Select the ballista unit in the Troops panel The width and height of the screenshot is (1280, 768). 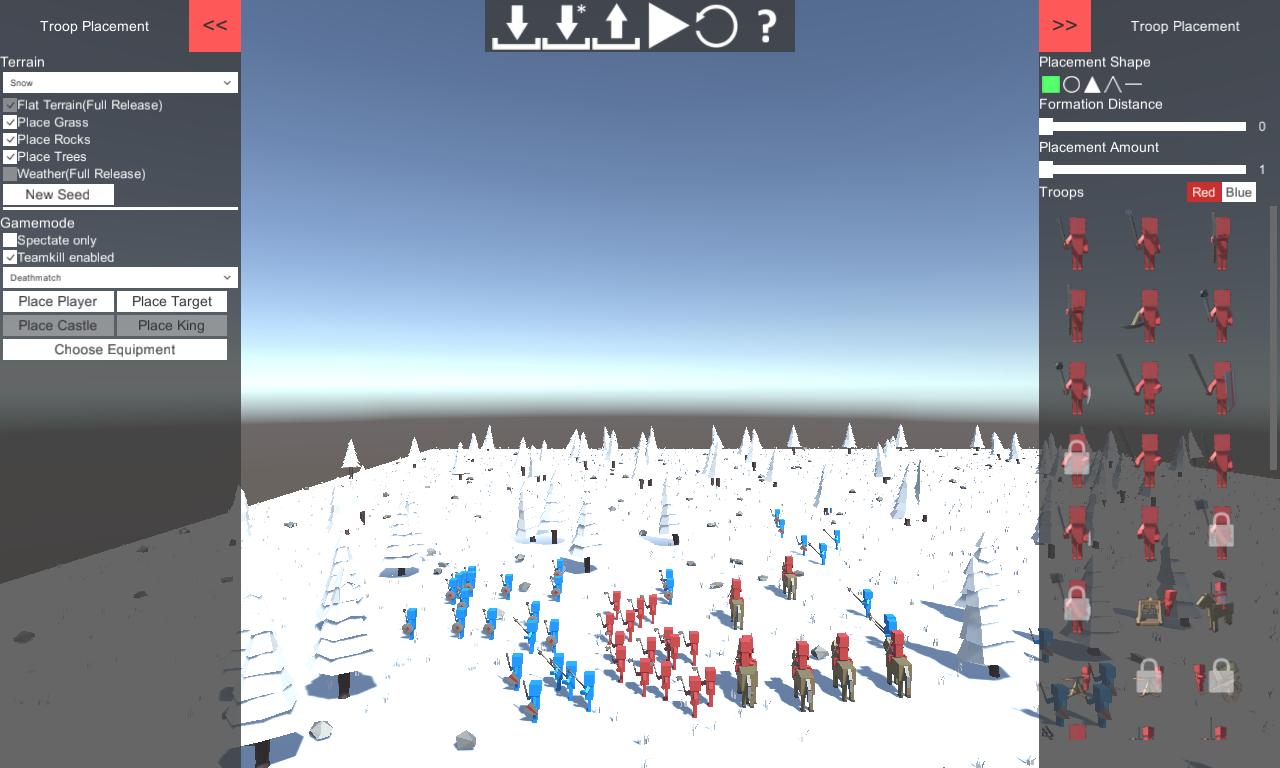coord(1148,606)
